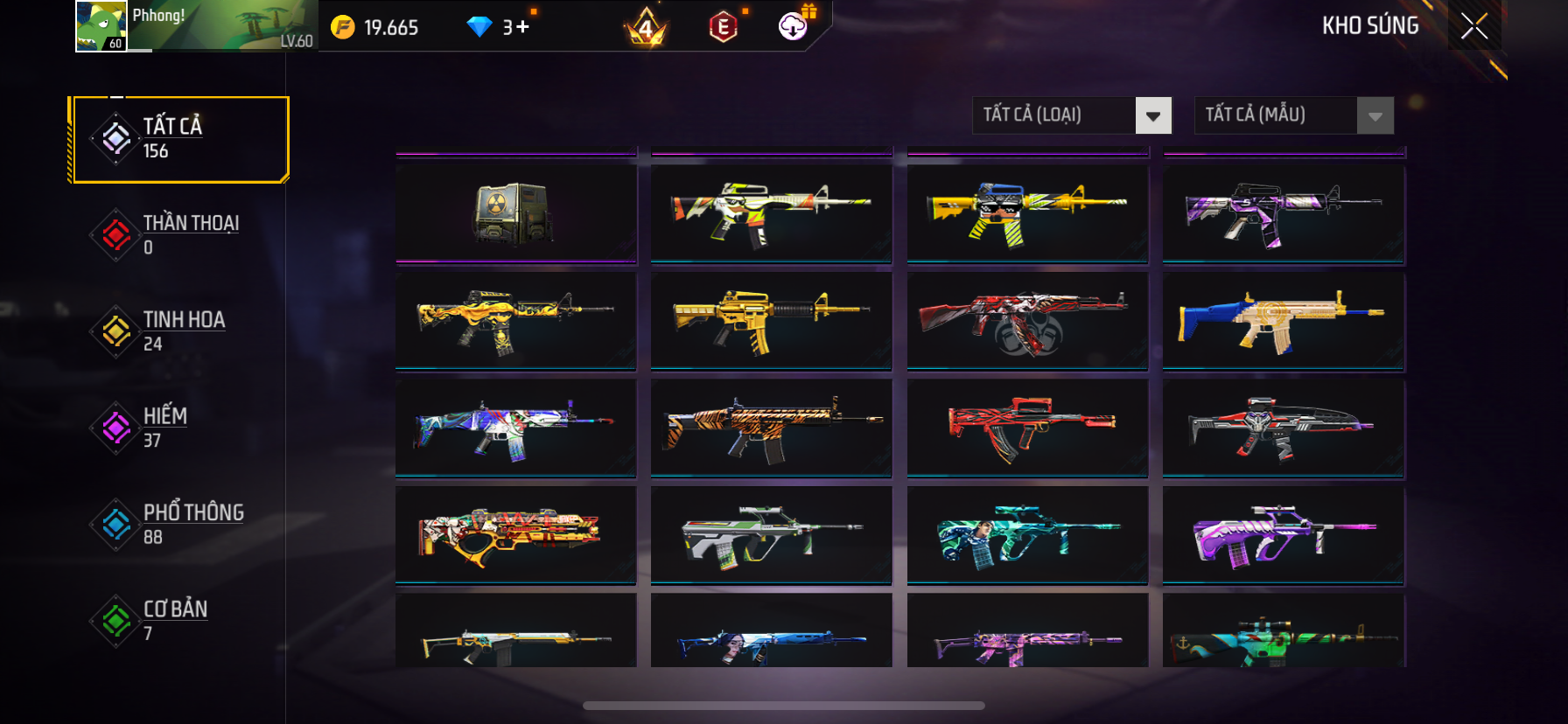Select the teal AUG rifle skin

[x=1027, y=534]
